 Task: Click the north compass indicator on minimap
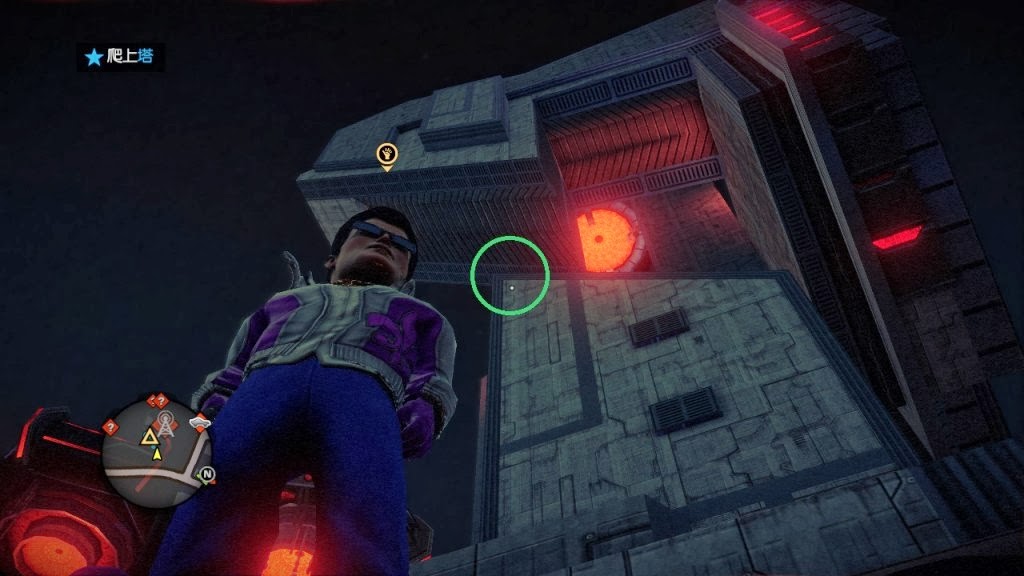click(x=207, y=473)
